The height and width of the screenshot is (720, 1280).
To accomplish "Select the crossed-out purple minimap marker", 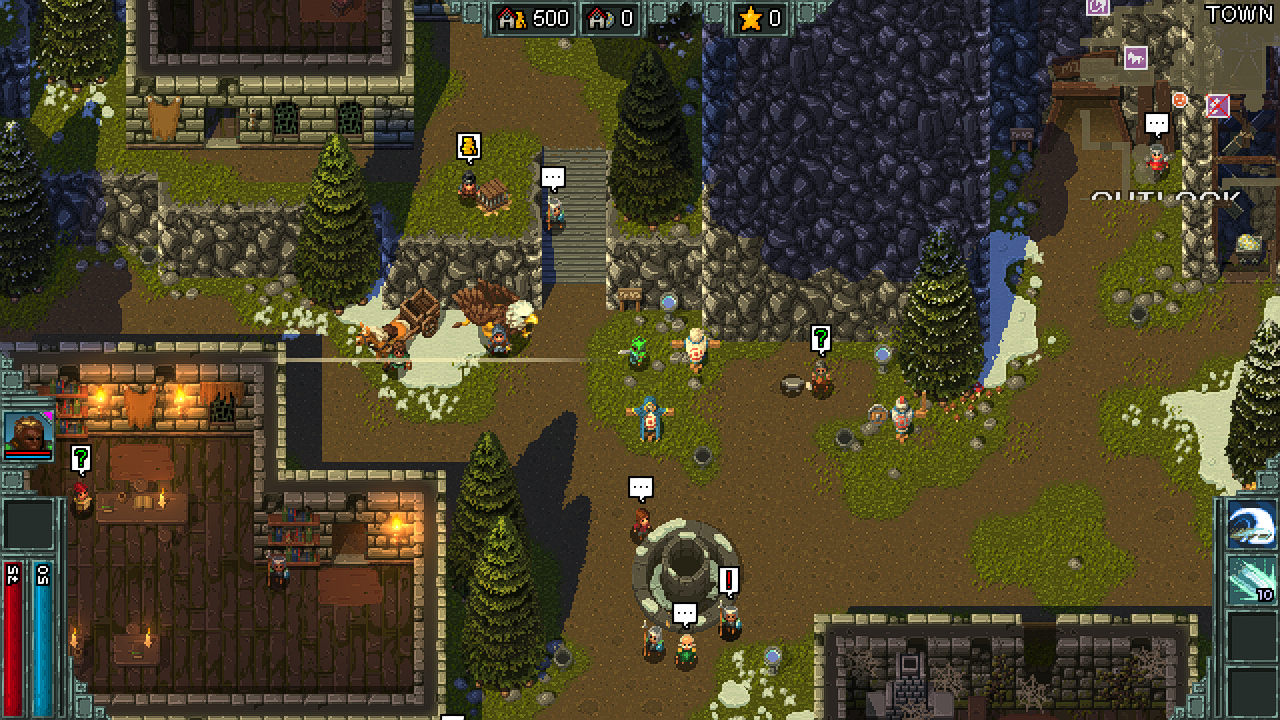I will (x=1217, y=105).
